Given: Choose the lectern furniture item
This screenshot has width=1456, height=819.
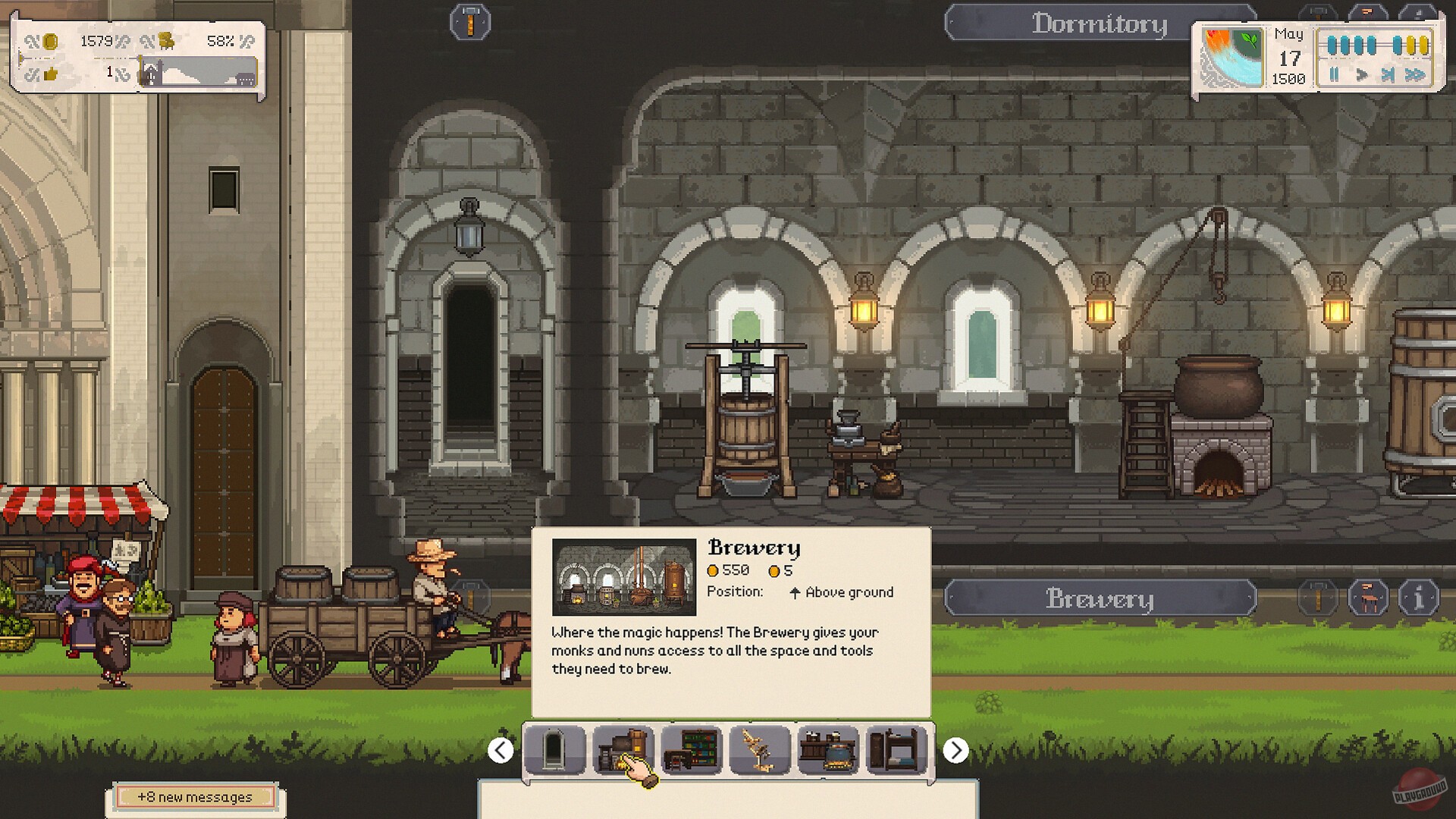Looking at the screenshot, I should tap(757, 752).
